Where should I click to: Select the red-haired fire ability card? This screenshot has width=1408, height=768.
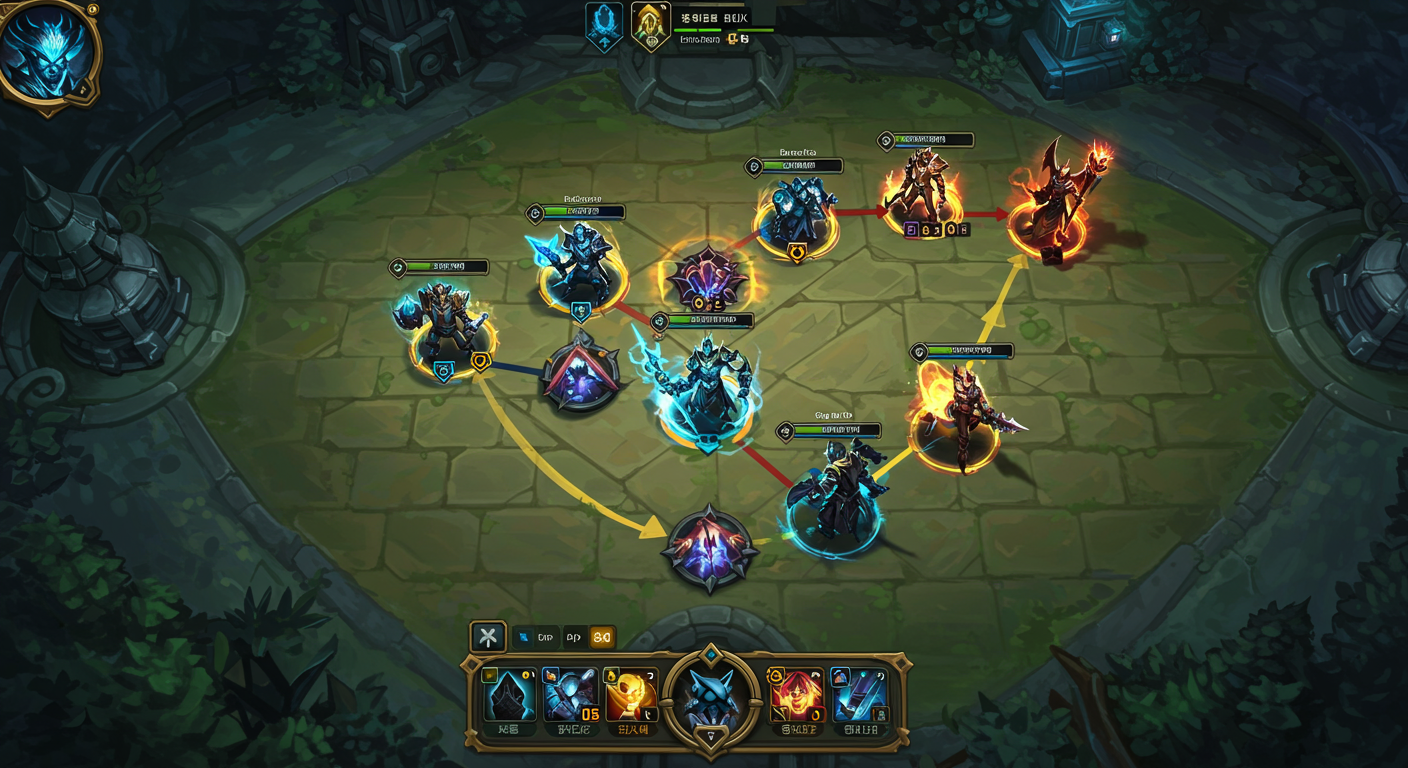795,695
